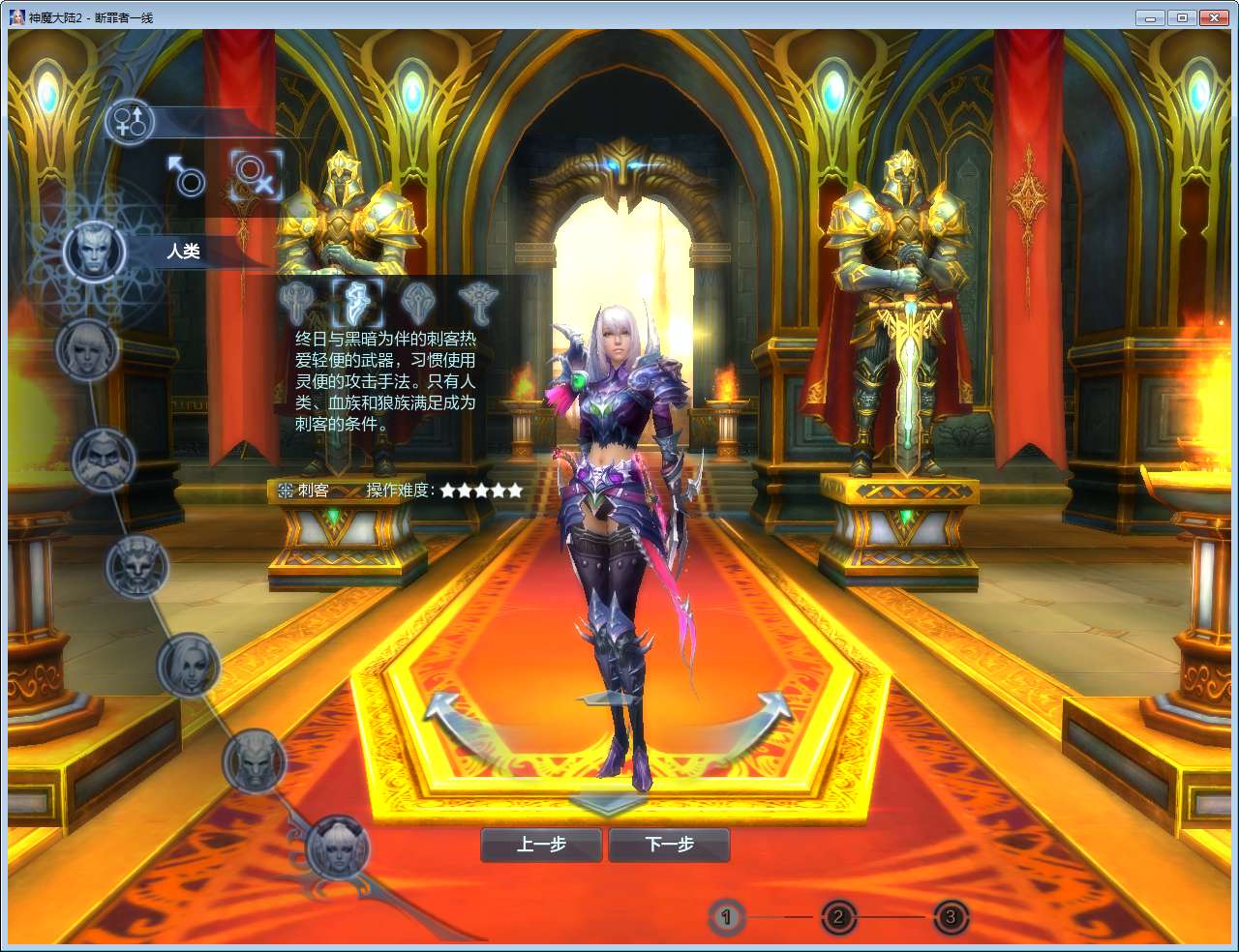
Task: Switch to creation step 3 indicator
Action: point(950,918)
